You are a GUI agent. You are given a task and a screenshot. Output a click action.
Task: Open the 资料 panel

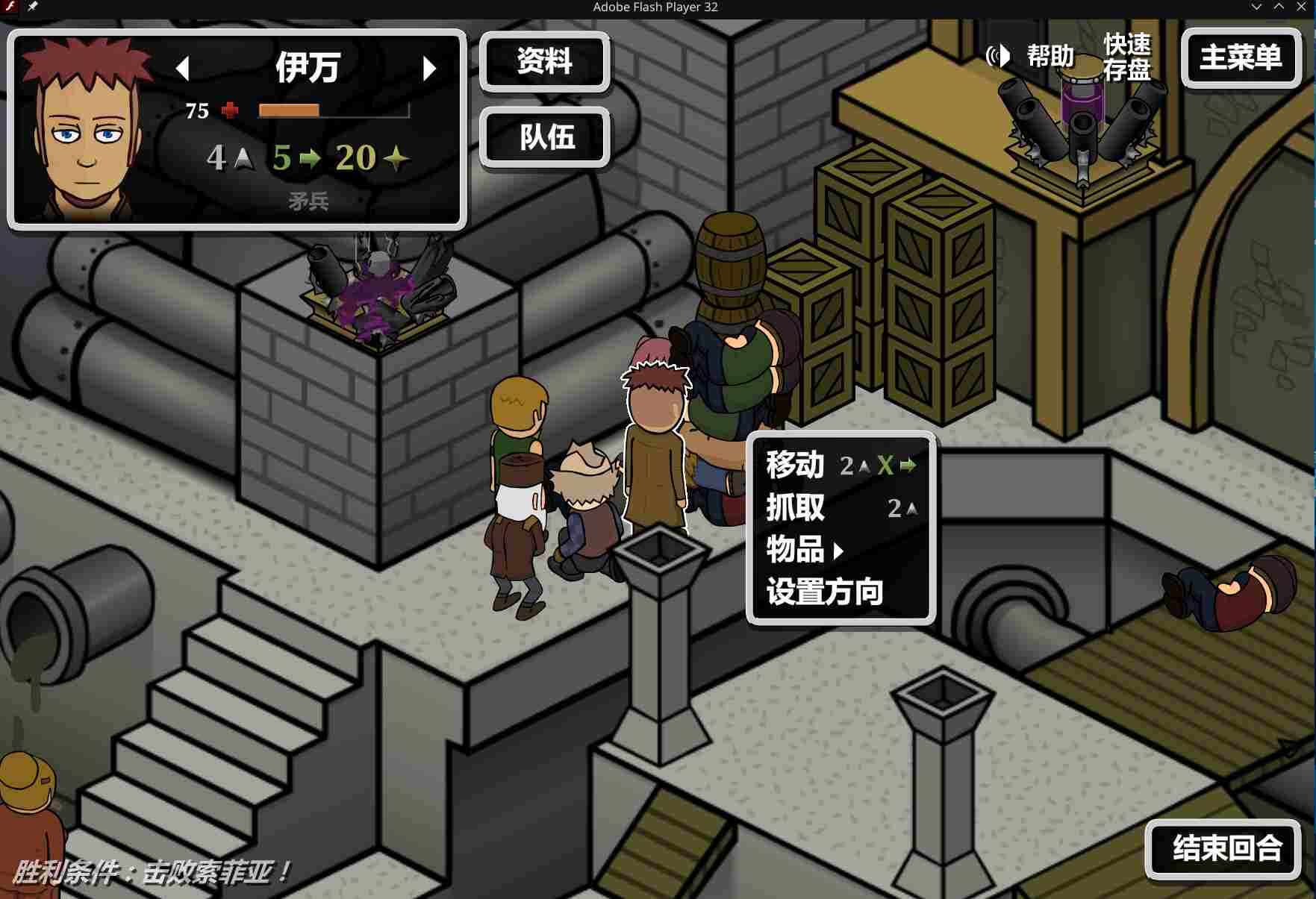coord(544,63)
